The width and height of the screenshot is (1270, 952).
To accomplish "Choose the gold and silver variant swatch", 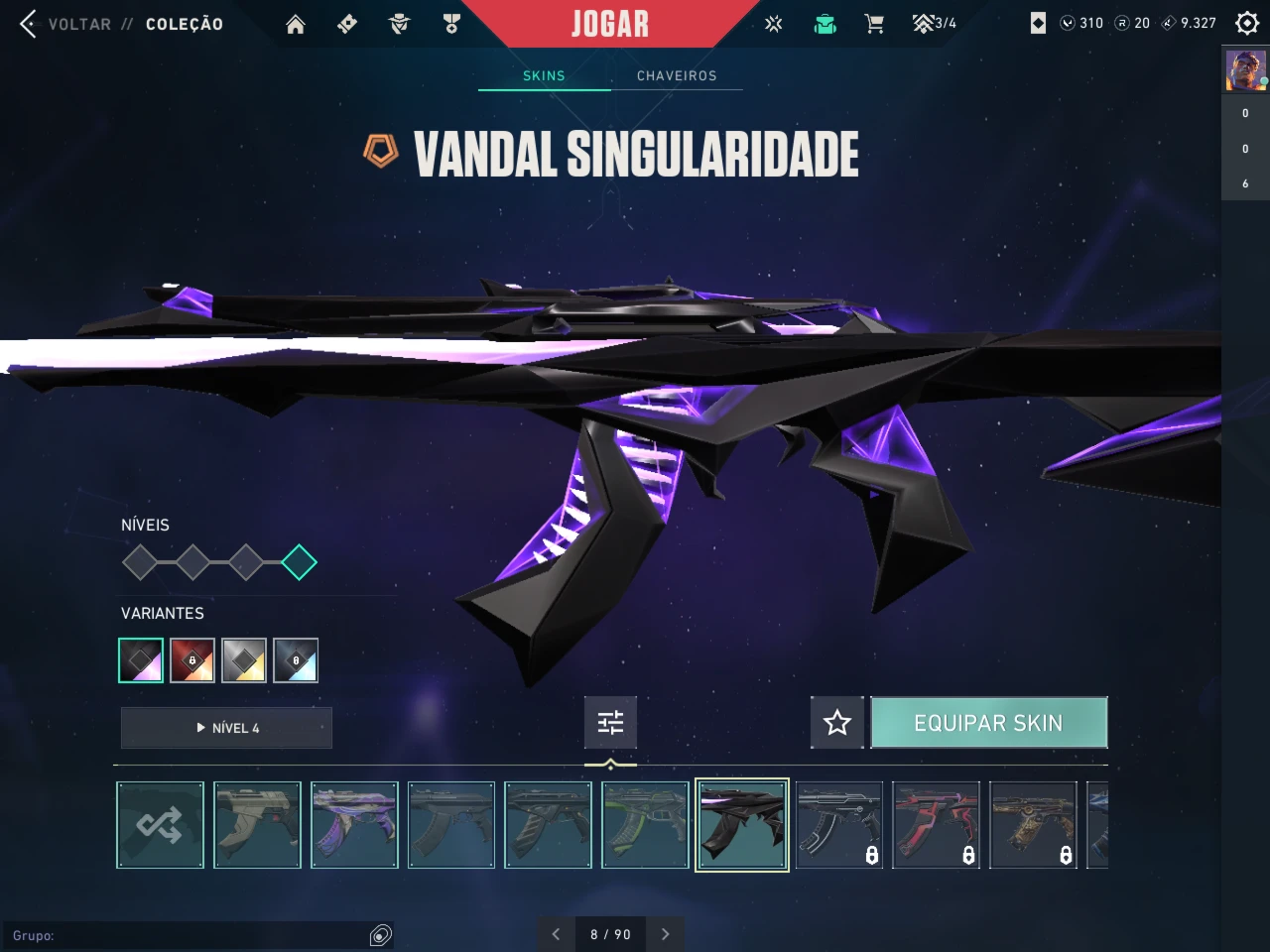I will pos(244,660).
